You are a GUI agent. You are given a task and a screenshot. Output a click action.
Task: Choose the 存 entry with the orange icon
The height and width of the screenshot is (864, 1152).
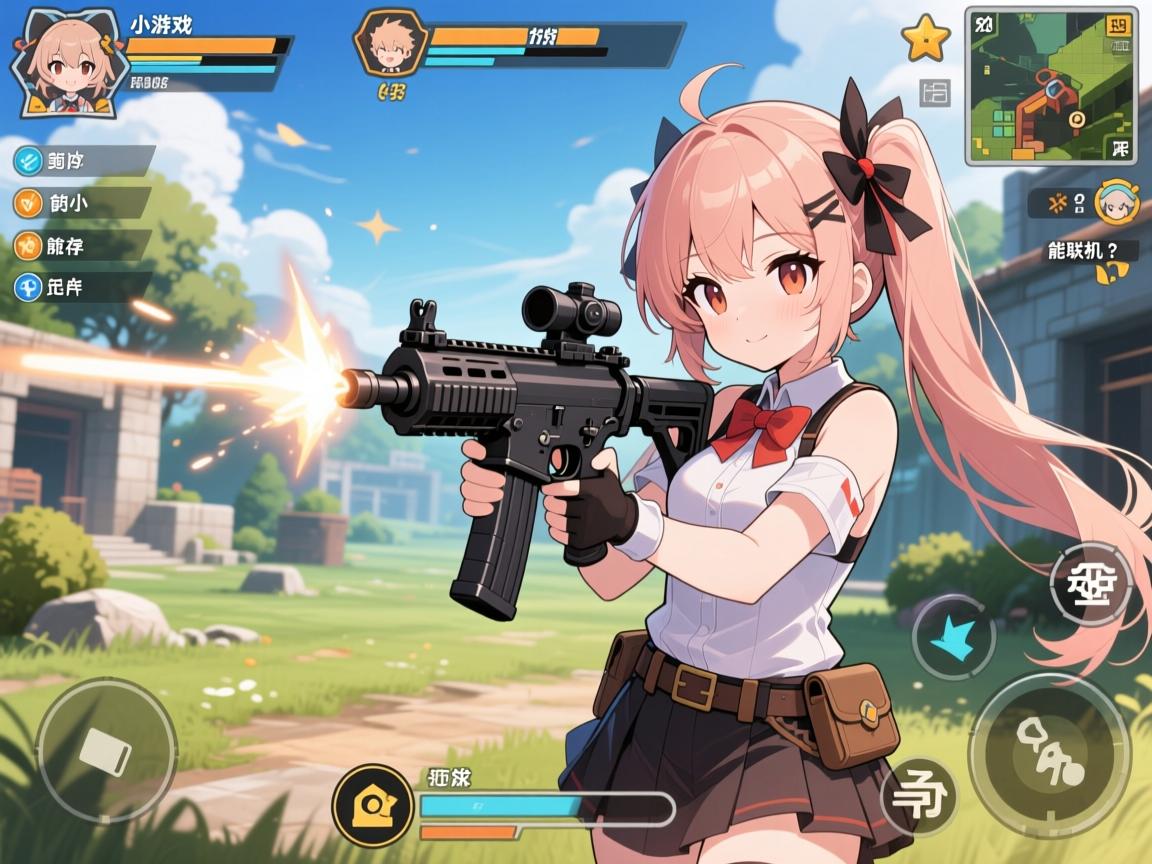(82, 245)
